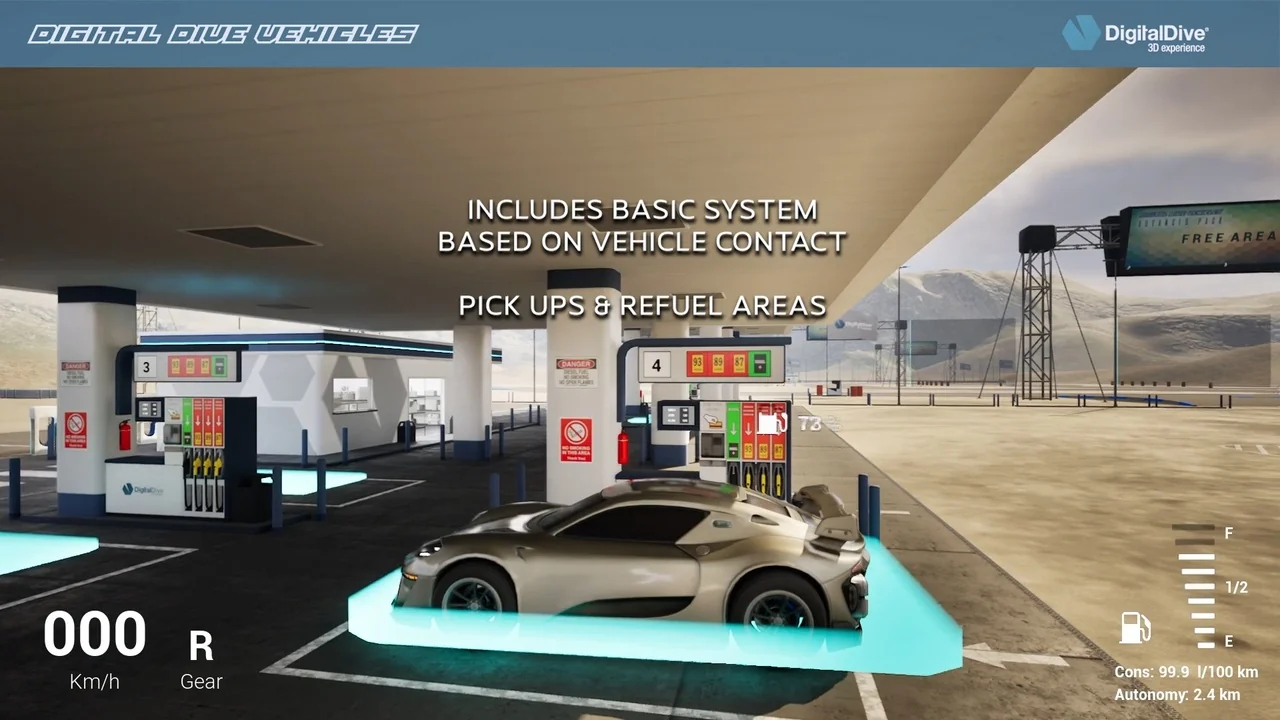The width and height of the screenshot is (1280, 720).
Task: Select the 89 octane price tag on pump 4
Action: click(x=718, y=363)
